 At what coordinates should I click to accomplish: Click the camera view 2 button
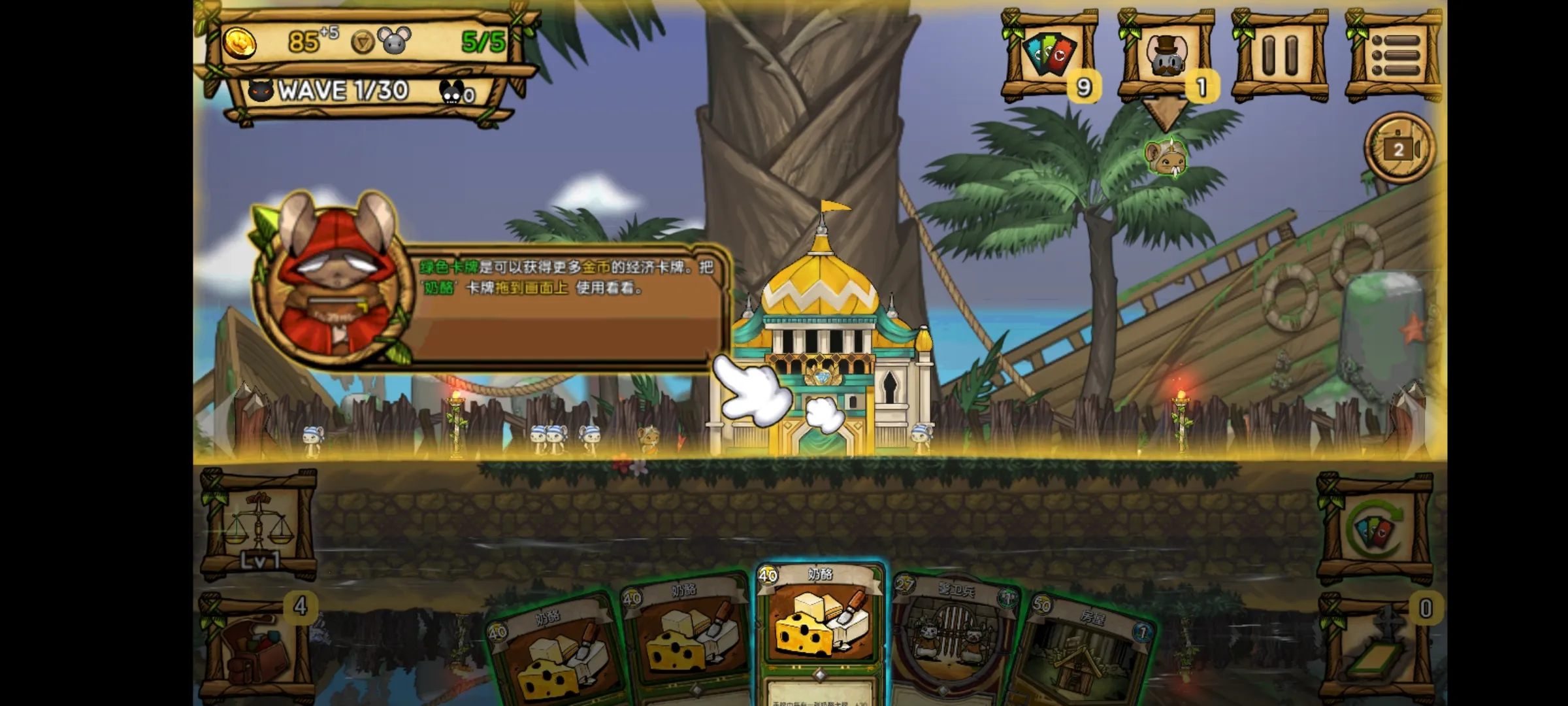coord(1399,149)
